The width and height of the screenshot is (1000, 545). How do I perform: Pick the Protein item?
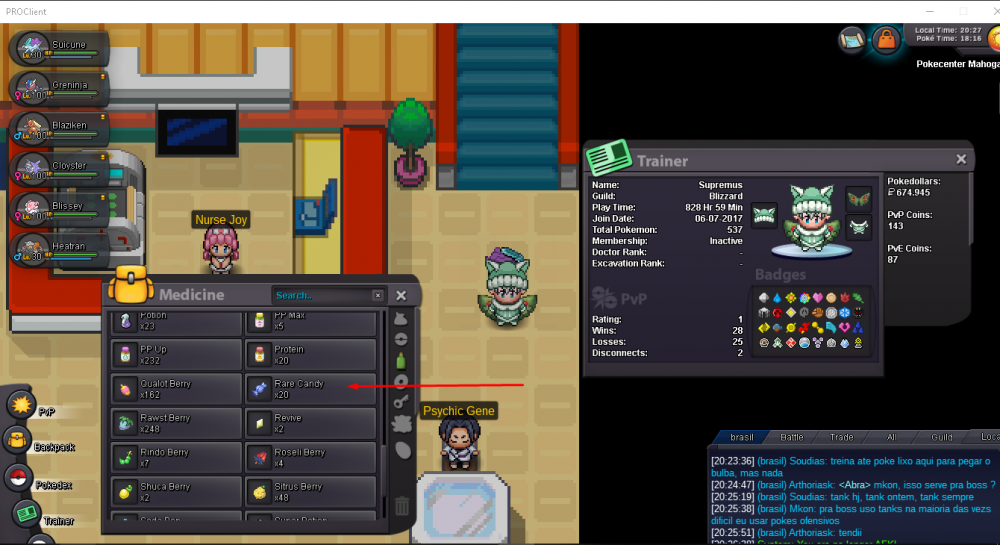[x=310, y=354]
